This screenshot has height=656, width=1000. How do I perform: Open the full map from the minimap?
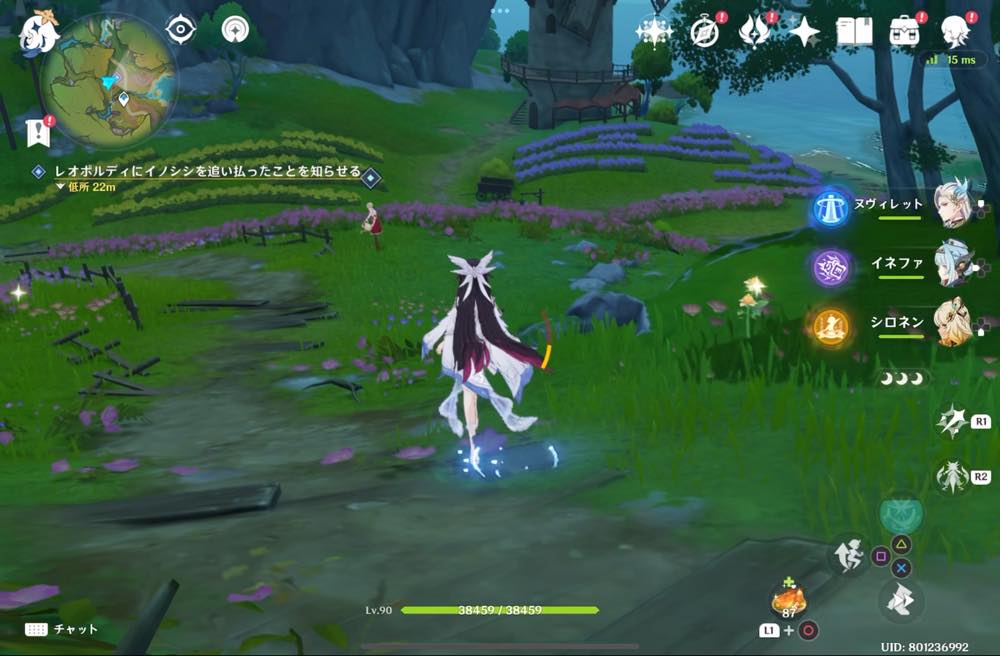(x=109, y=81)
